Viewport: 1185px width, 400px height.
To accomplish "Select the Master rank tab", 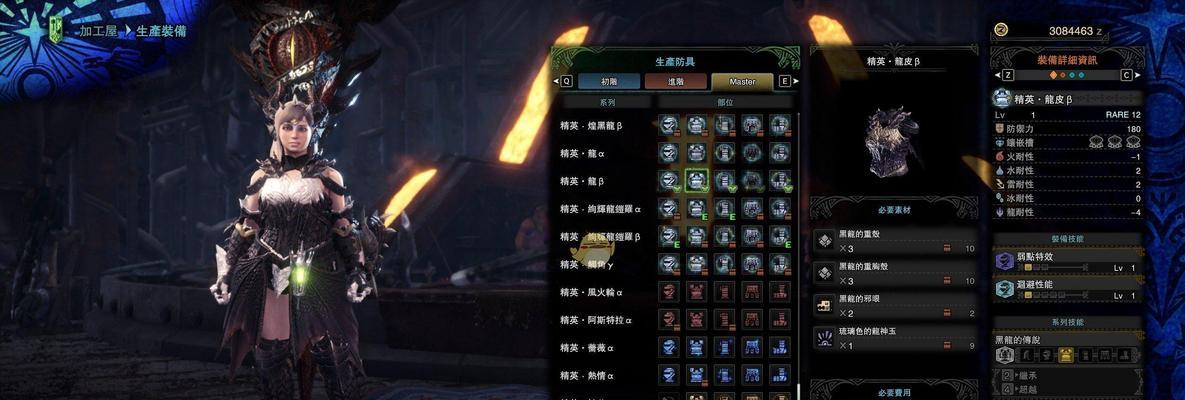I will [x=742, y=81].
